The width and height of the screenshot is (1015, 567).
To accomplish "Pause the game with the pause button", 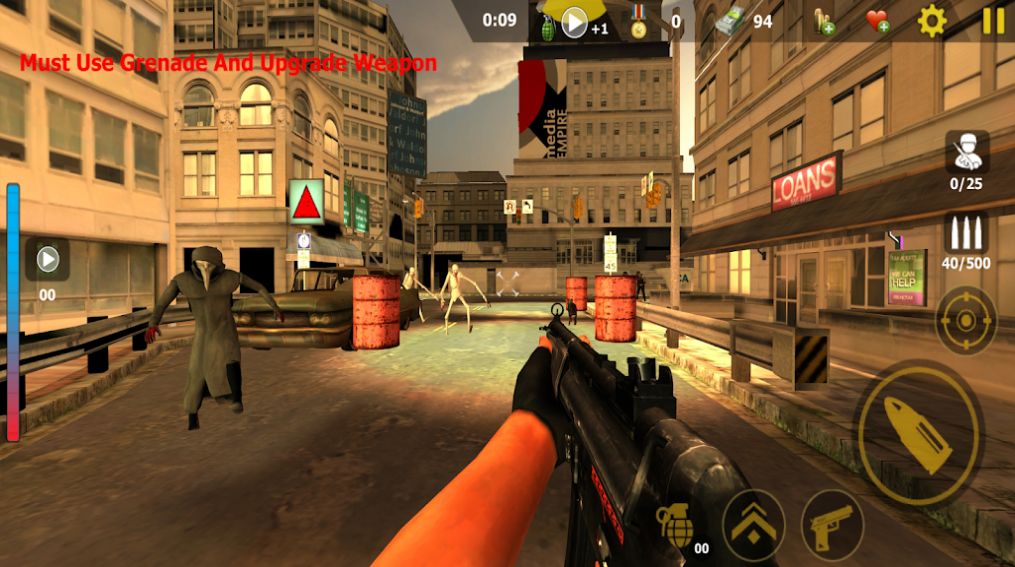I will point(993,21).
